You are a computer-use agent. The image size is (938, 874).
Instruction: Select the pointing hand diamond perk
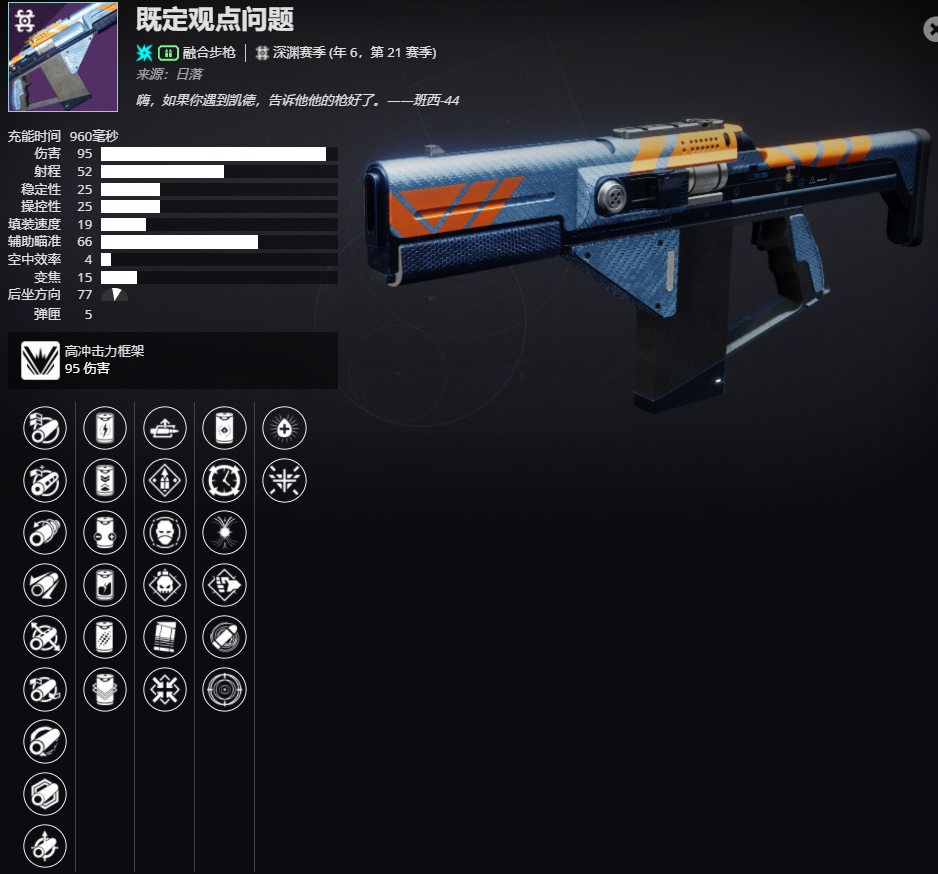click(224, 585)
